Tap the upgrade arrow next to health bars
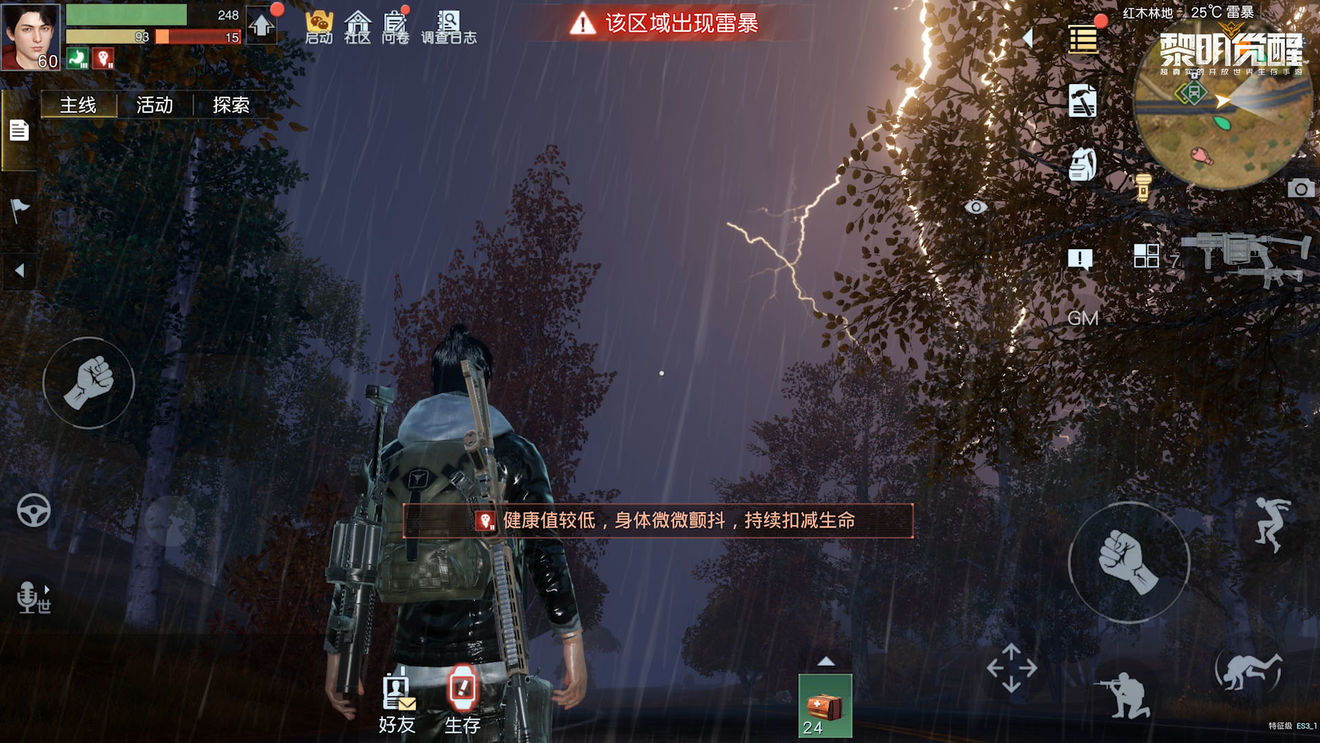The width and height of the screenshot is (1320, 743). (x=262, y=27)
